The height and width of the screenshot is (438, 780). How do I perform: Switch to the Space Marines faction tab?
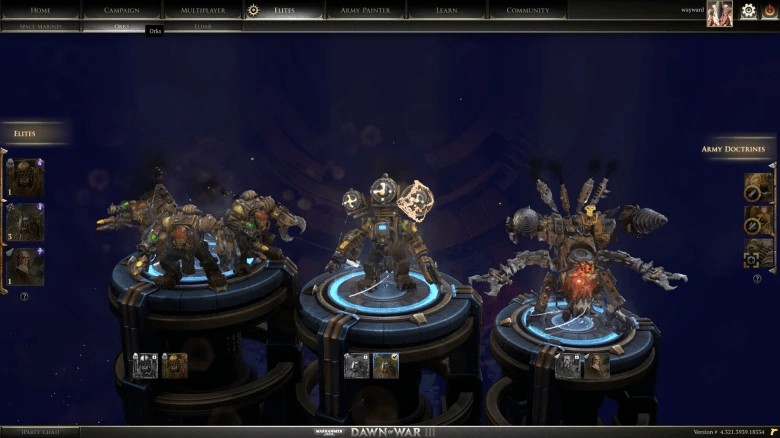click(41, 27)
